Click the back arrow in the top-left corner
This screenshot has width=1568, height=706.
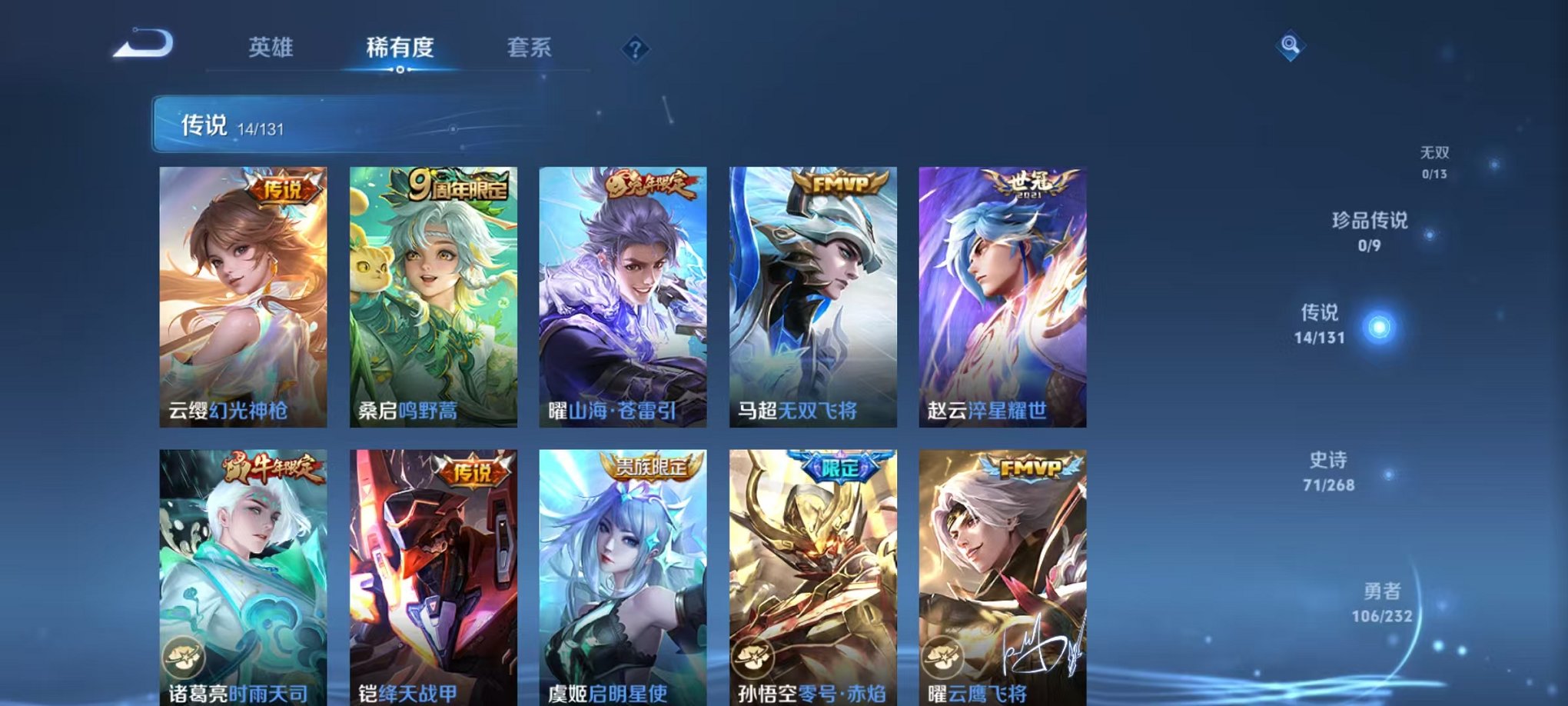(x=141, y=46)
